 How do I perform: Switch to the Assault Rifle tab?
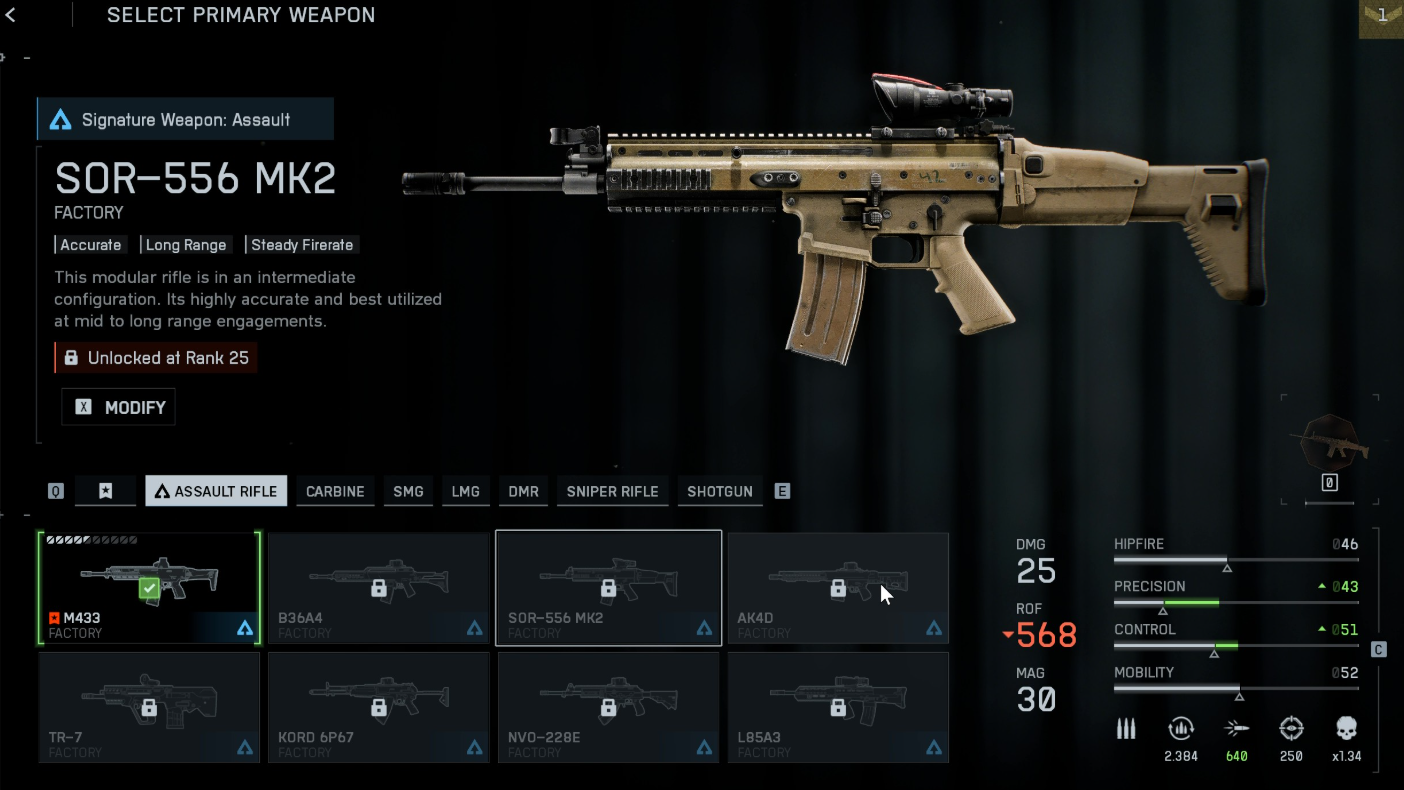pos(217,491)
